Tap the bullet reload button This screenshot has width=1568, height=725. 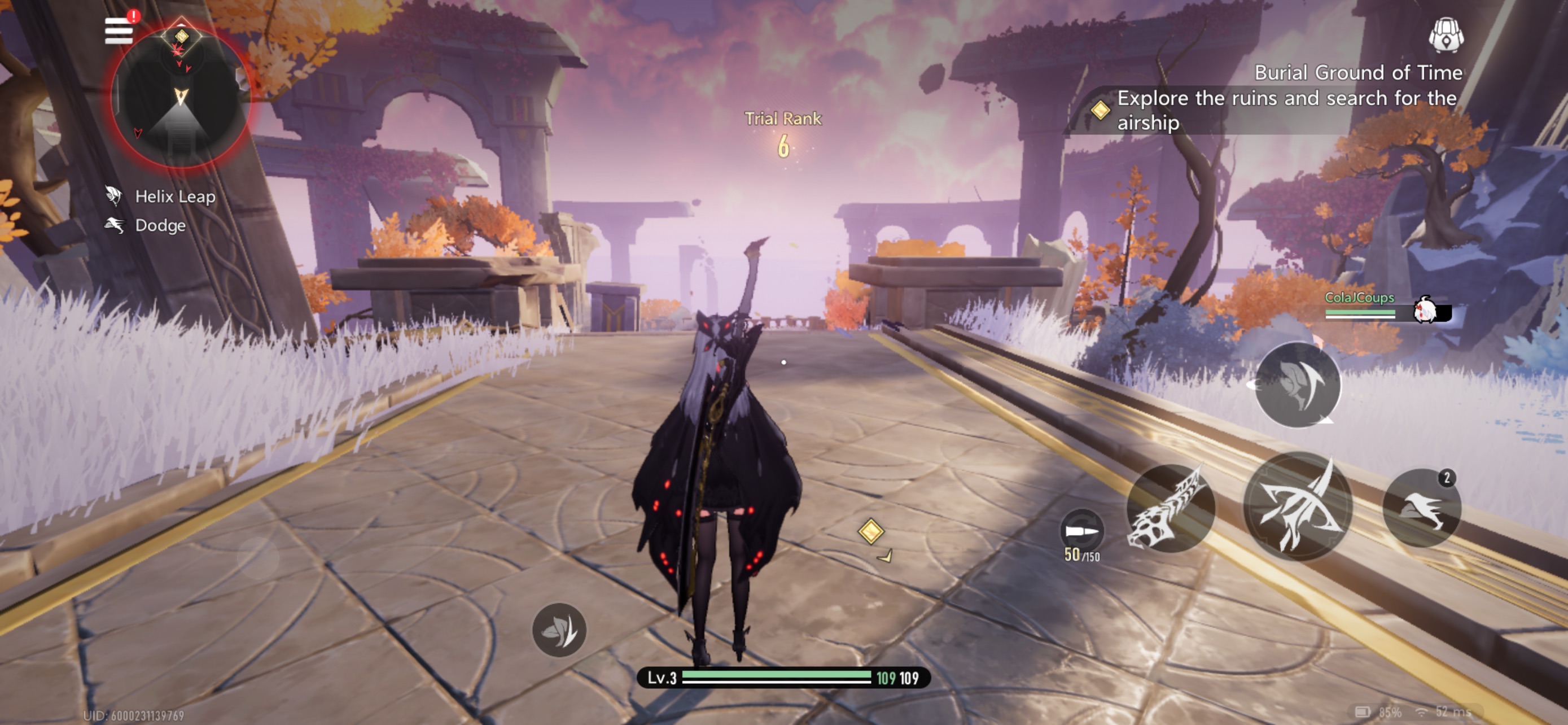point(1081,531)
